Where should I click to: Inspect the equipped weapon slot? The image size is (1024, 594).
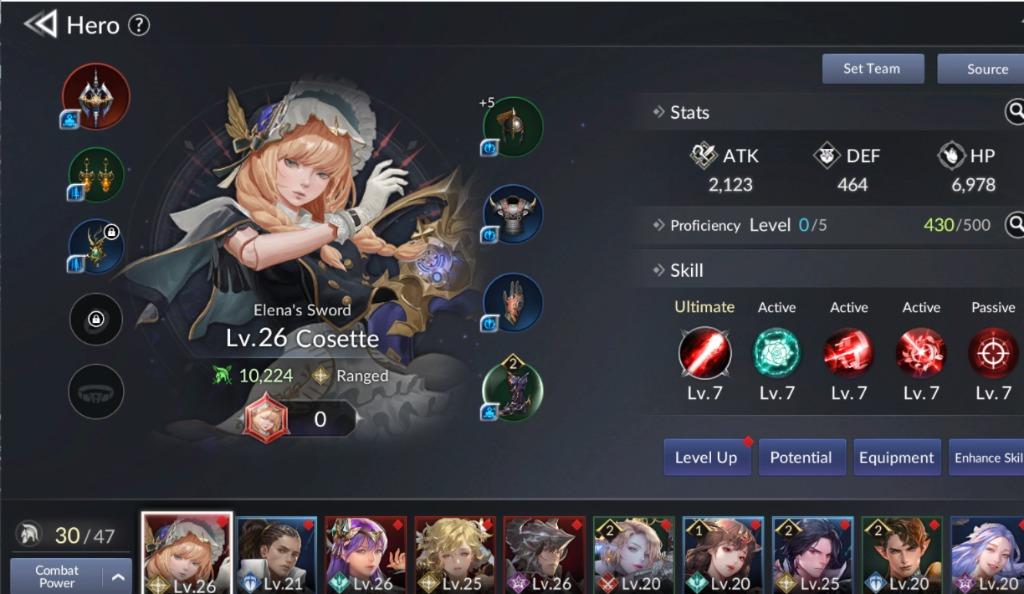(x=96, y=96)
